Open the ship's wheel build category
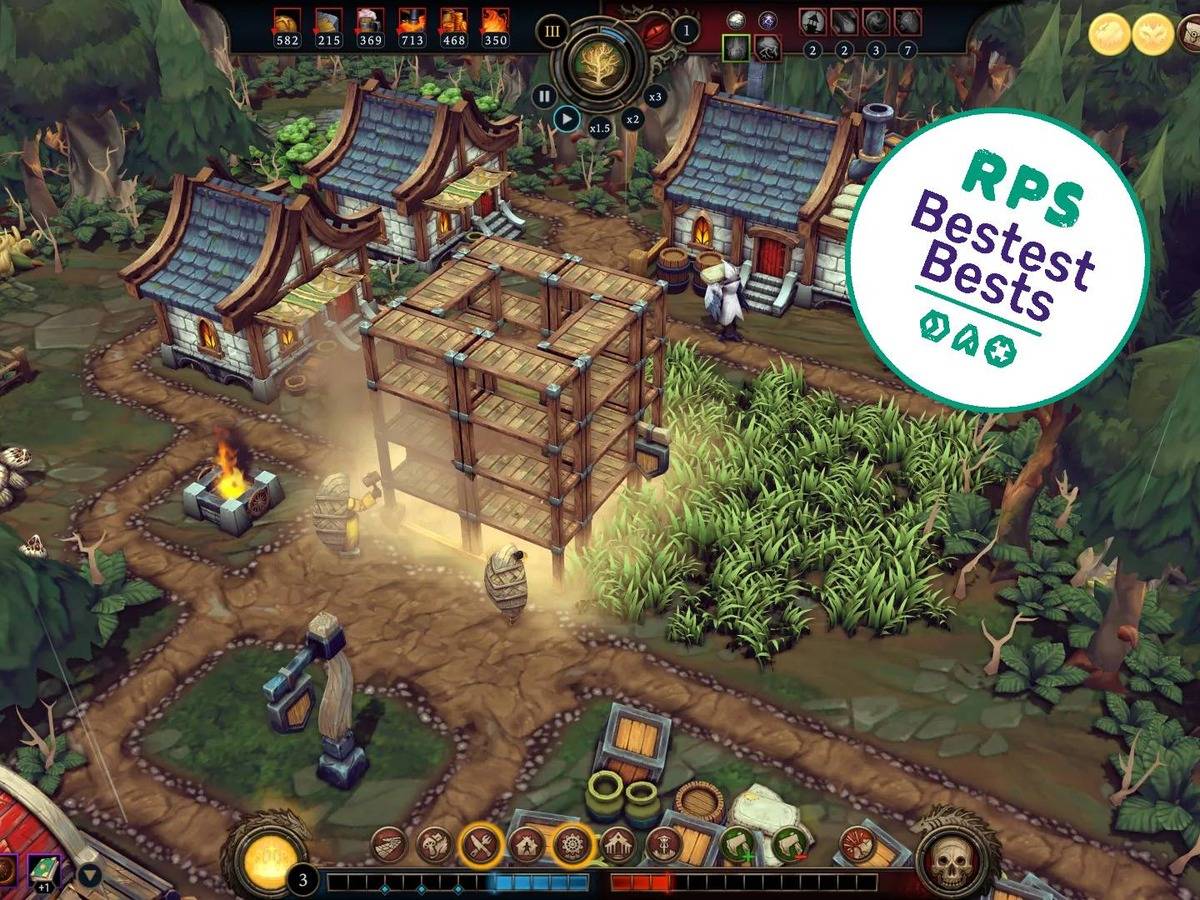This screenshot has width=1200, height=900. pyautogui.click(x=573, y=846)
